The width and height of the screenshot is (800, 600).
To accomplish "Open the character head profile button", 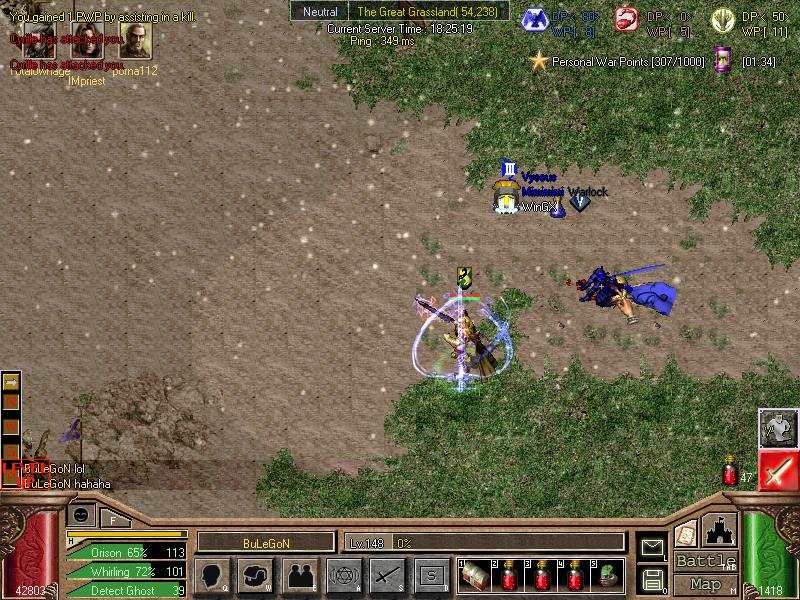I will tap(213, 575).
